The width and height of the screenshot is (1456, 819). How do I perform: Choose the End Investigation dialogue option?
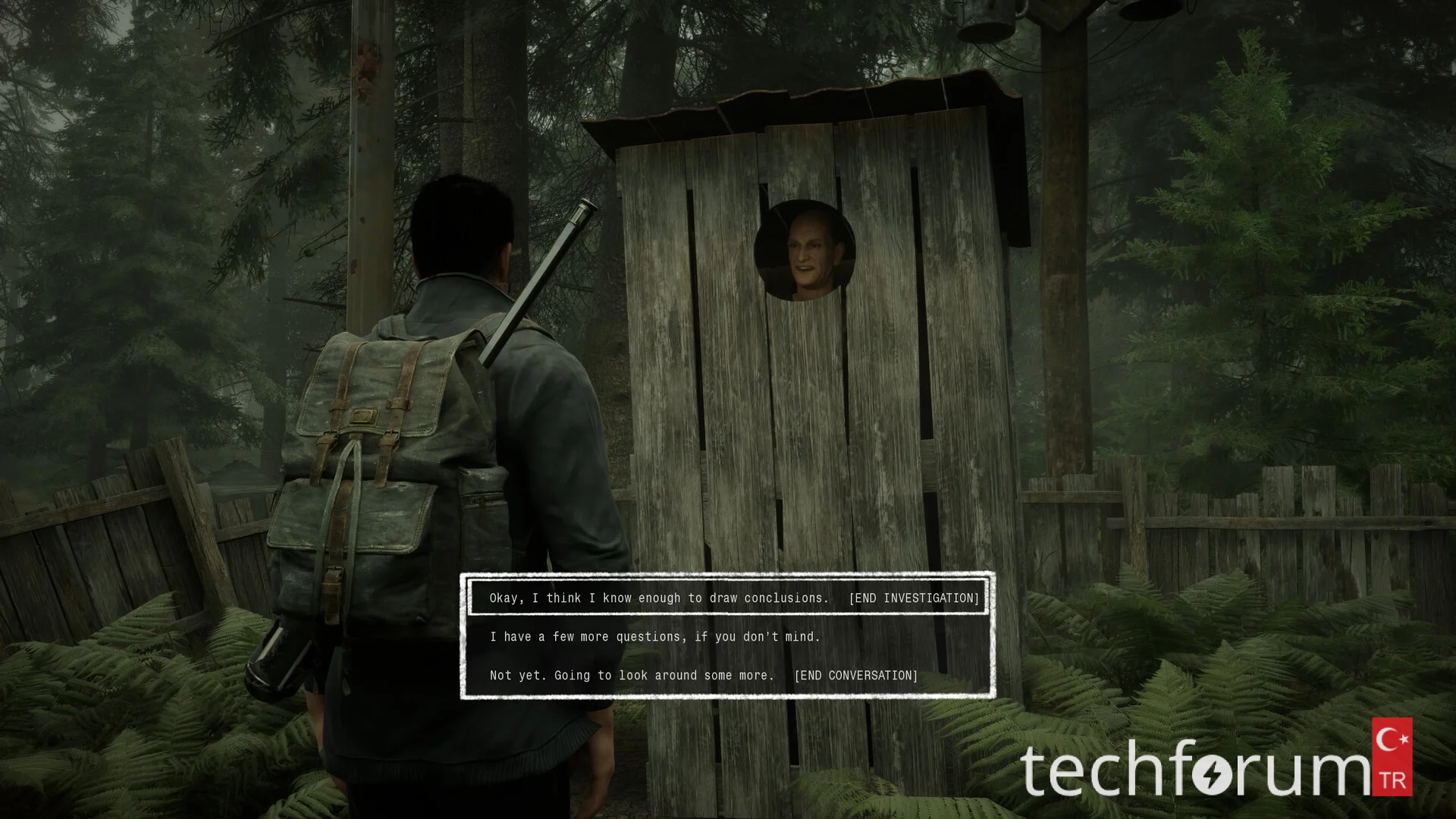(728, 598)
